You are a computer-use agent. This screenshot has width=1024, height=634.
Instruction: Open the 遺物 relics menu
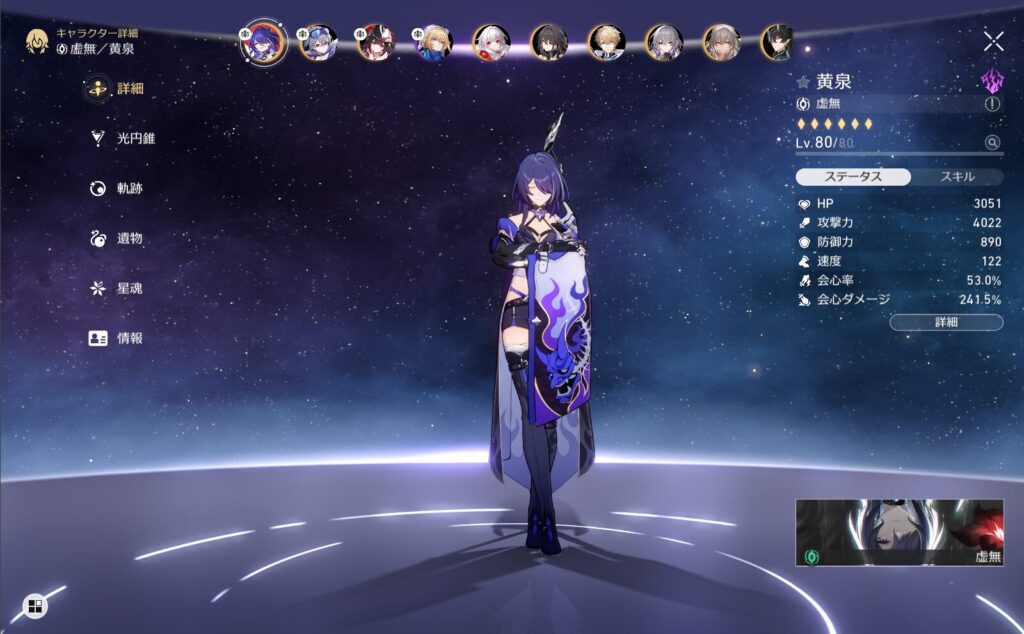[119, 238]
